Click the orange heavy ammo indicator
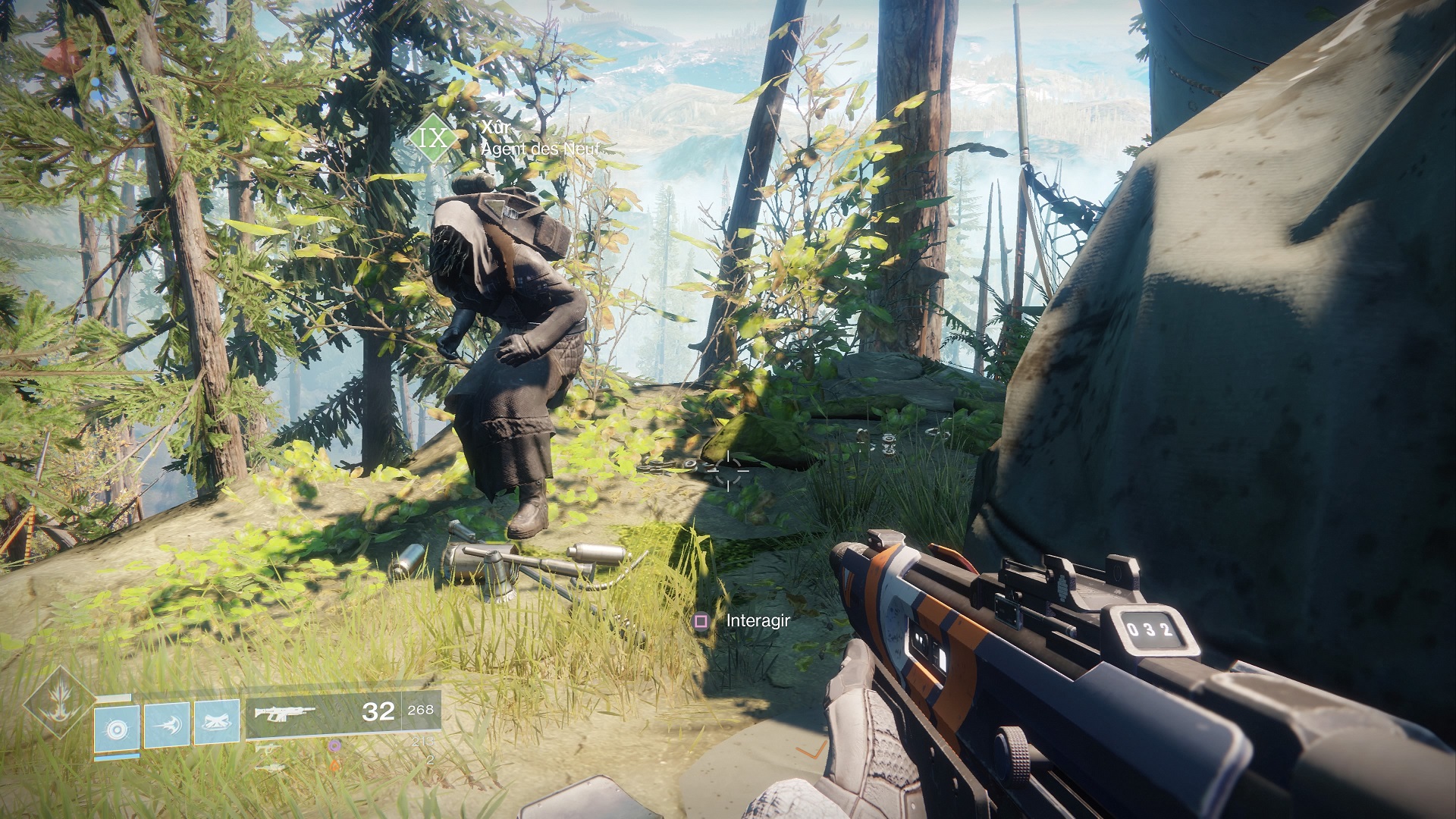The image size is (1456, 819). 335,764
